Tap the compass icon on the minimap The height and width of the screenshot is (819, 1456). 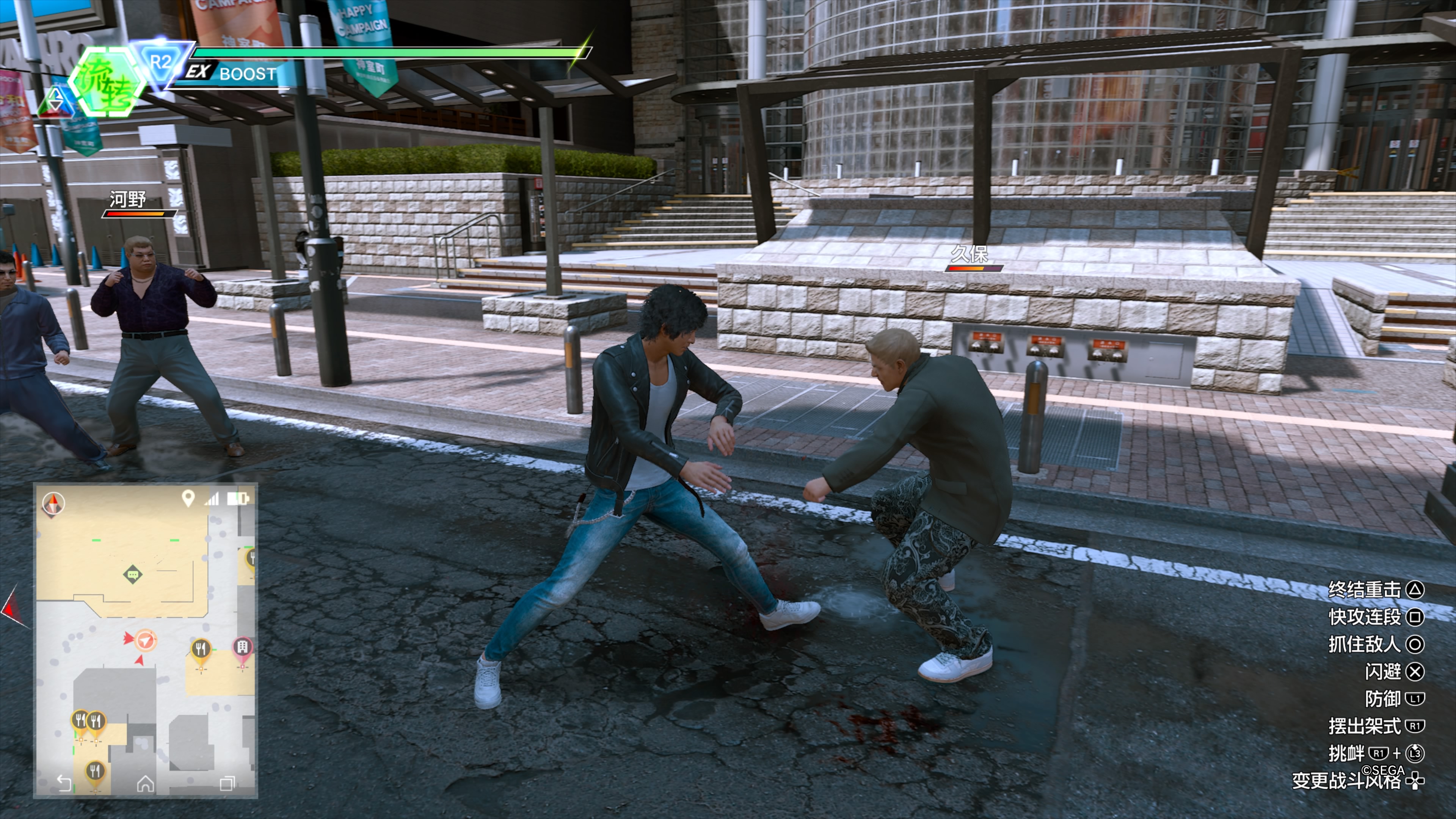(x=54, y=503)
